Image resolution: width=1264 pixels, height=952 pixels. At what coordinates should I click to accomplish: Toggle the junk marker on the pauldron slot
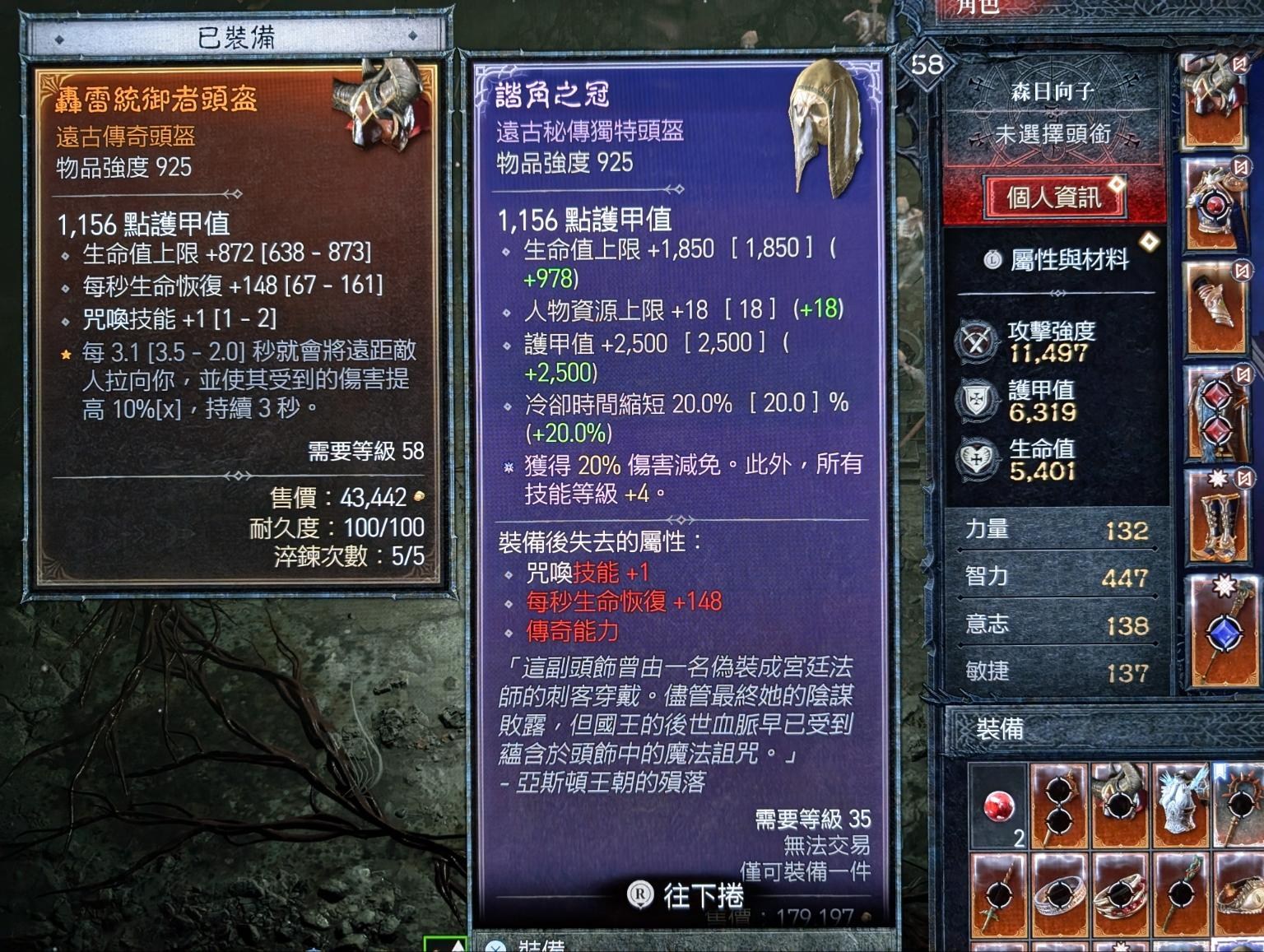tap(1239, 63)
